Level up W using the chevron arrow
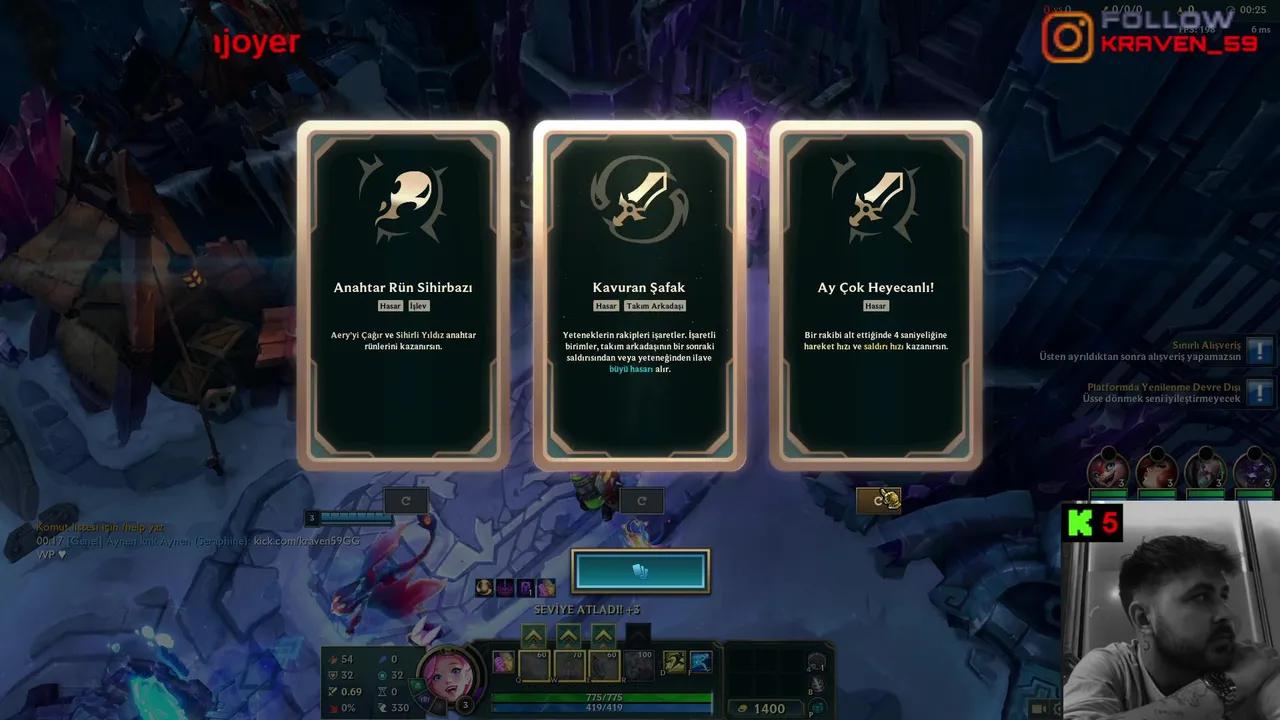This screenshot has width=1280, height=720. (567, 634)
